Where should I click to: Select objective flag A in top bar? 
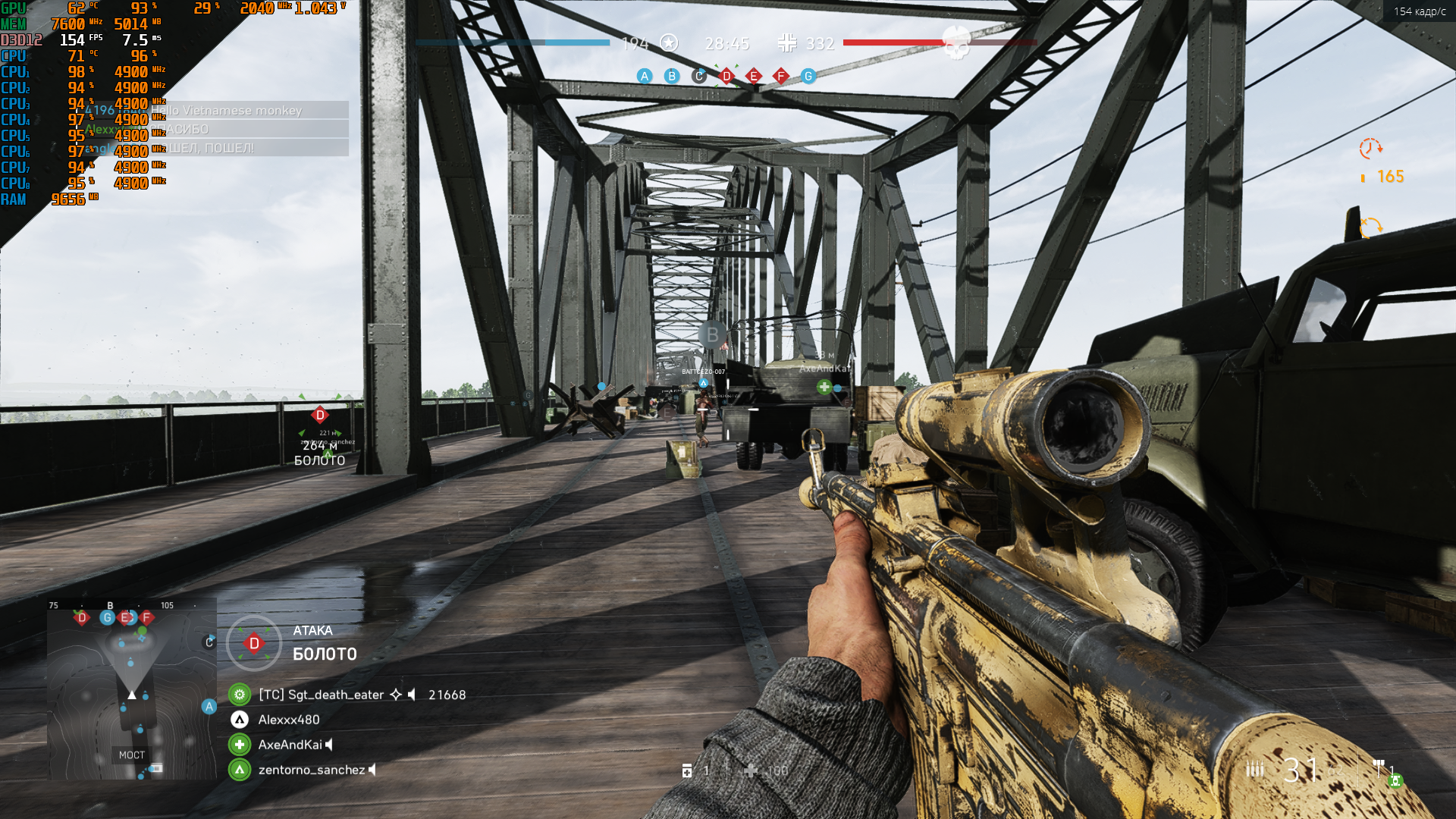[645, 76]
